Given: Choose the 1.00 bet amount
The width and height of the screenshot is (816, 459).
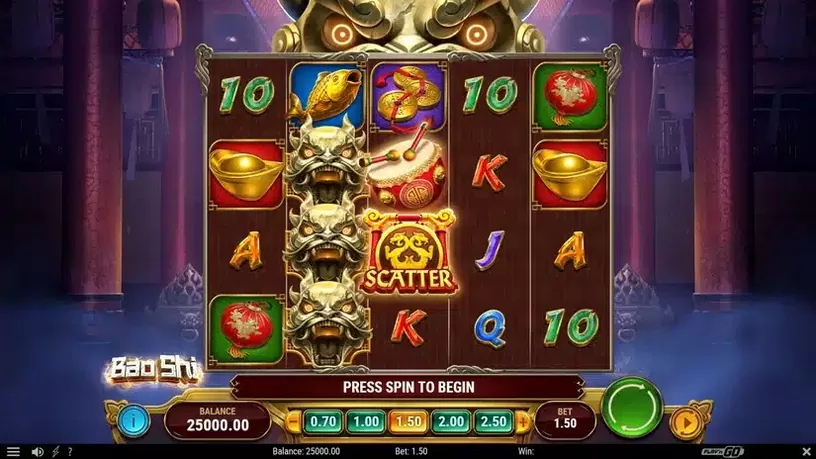Looking at the screenshot, I should click(364, 421).
